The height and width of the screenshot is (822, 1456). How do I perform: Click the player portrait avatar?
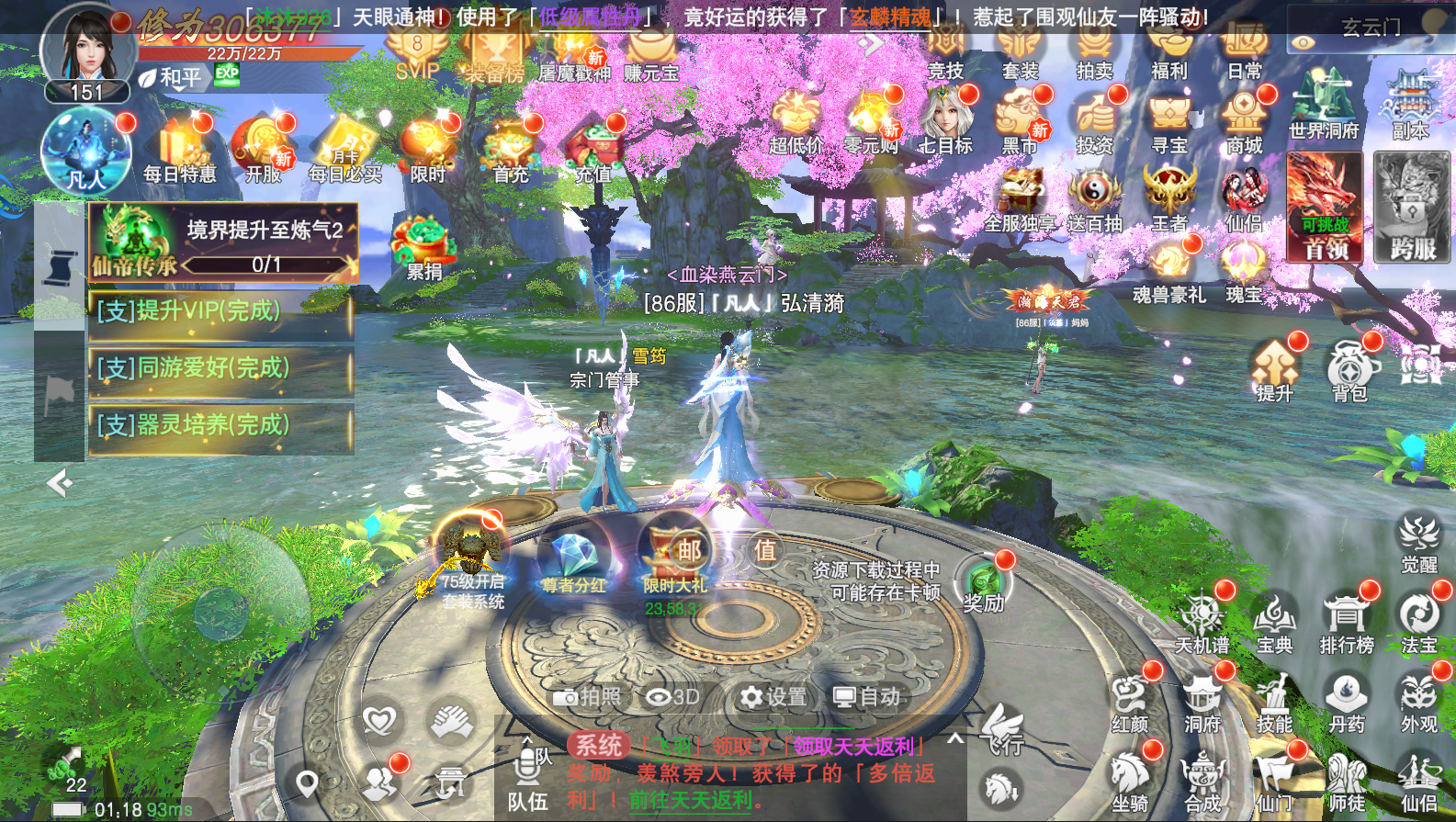coord(86,46)
